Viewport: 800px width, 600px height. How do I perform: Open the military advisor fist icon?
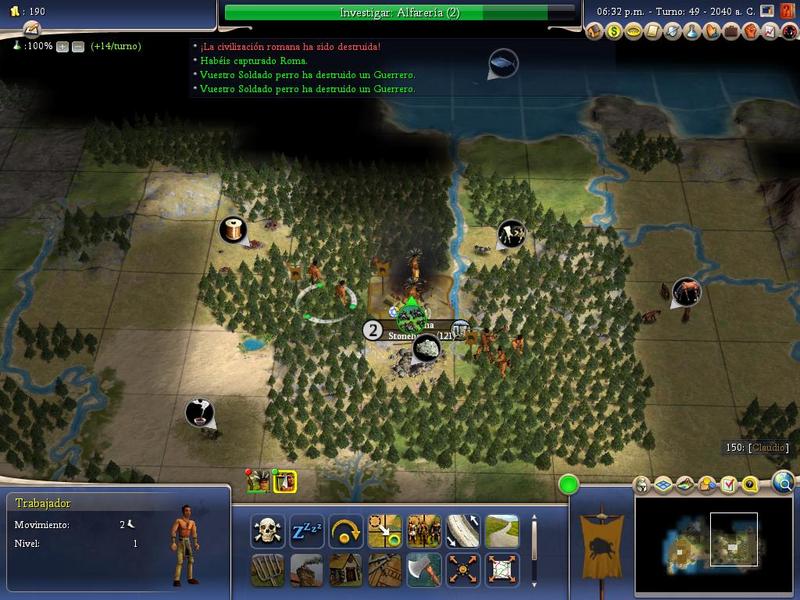point(750,32)
